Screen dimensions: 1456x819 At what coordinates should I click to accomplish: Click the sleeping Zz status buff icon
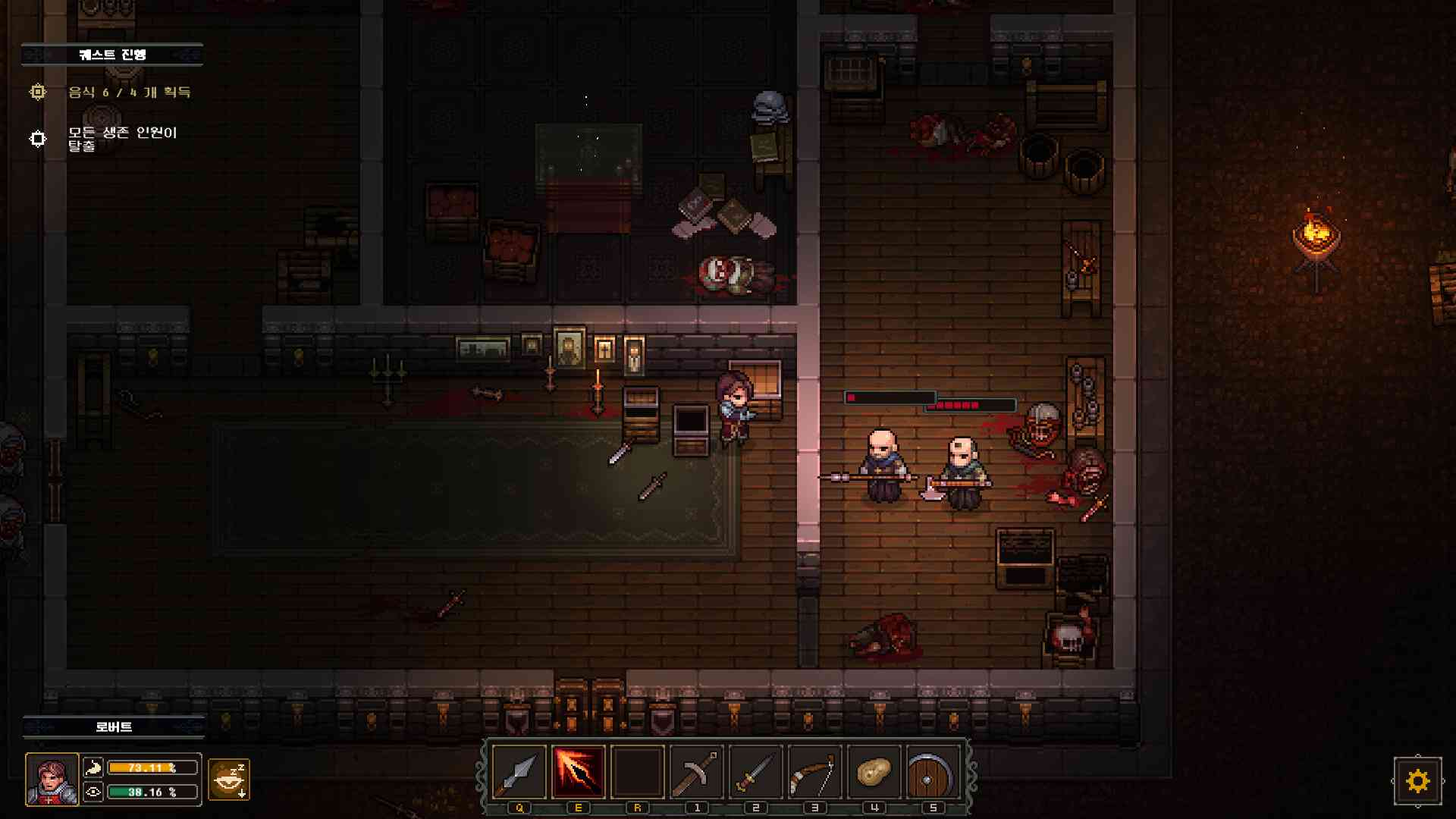tap(230, 779)
